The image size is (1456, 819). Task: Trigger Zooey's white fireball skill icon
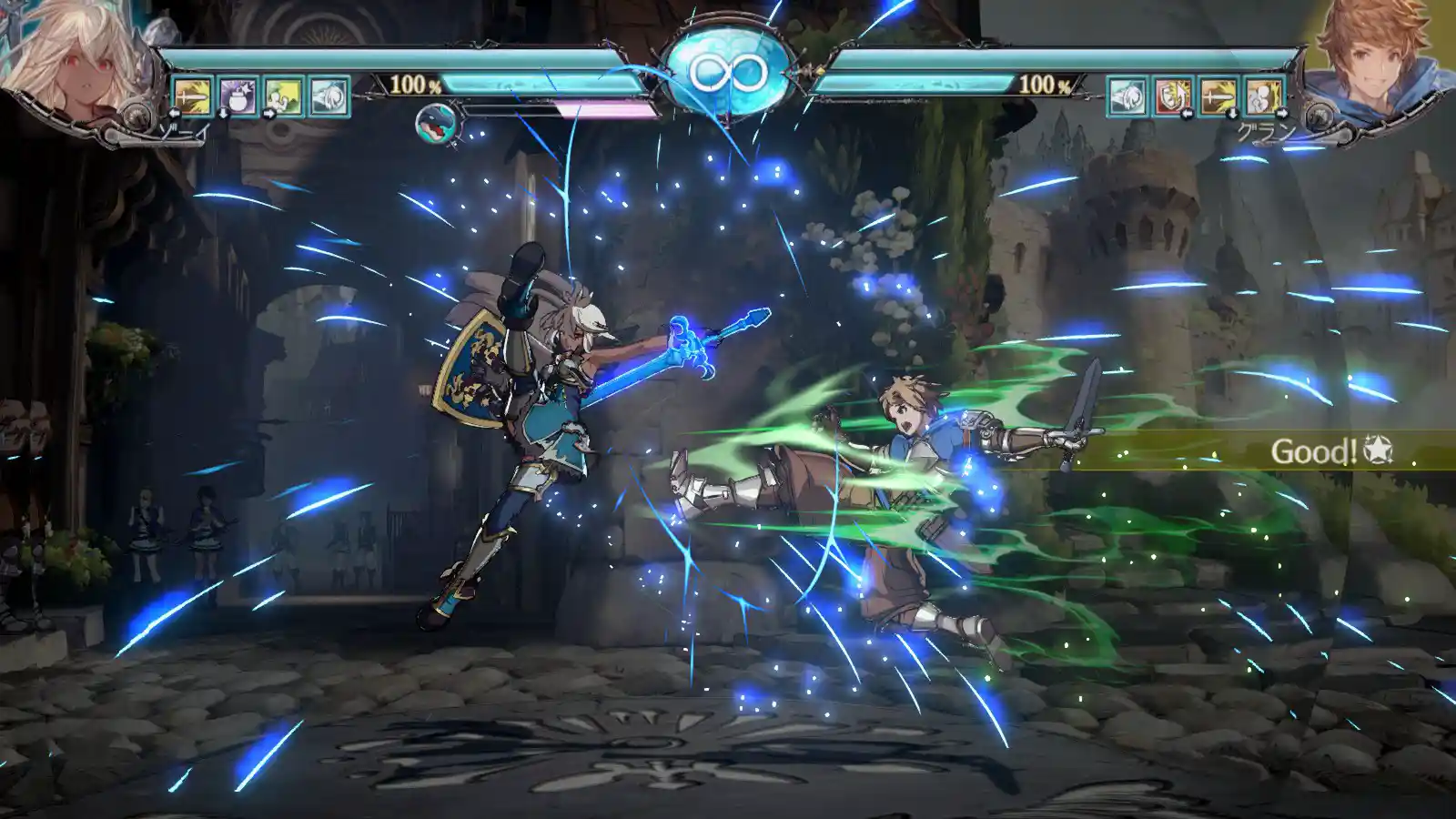point(329,96)
